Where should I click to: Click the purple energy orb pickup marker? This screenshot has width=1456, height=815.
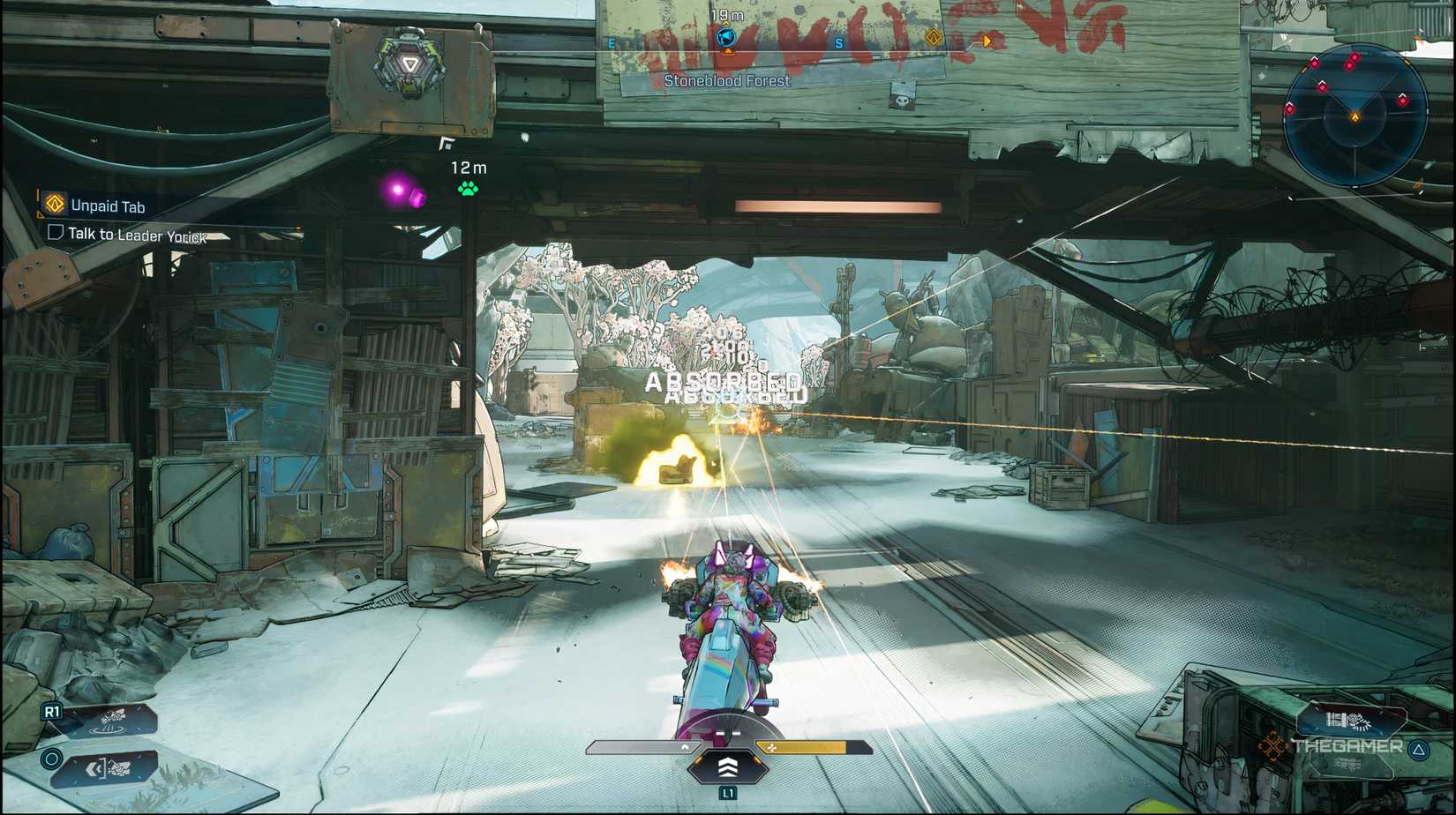point(399,188)
